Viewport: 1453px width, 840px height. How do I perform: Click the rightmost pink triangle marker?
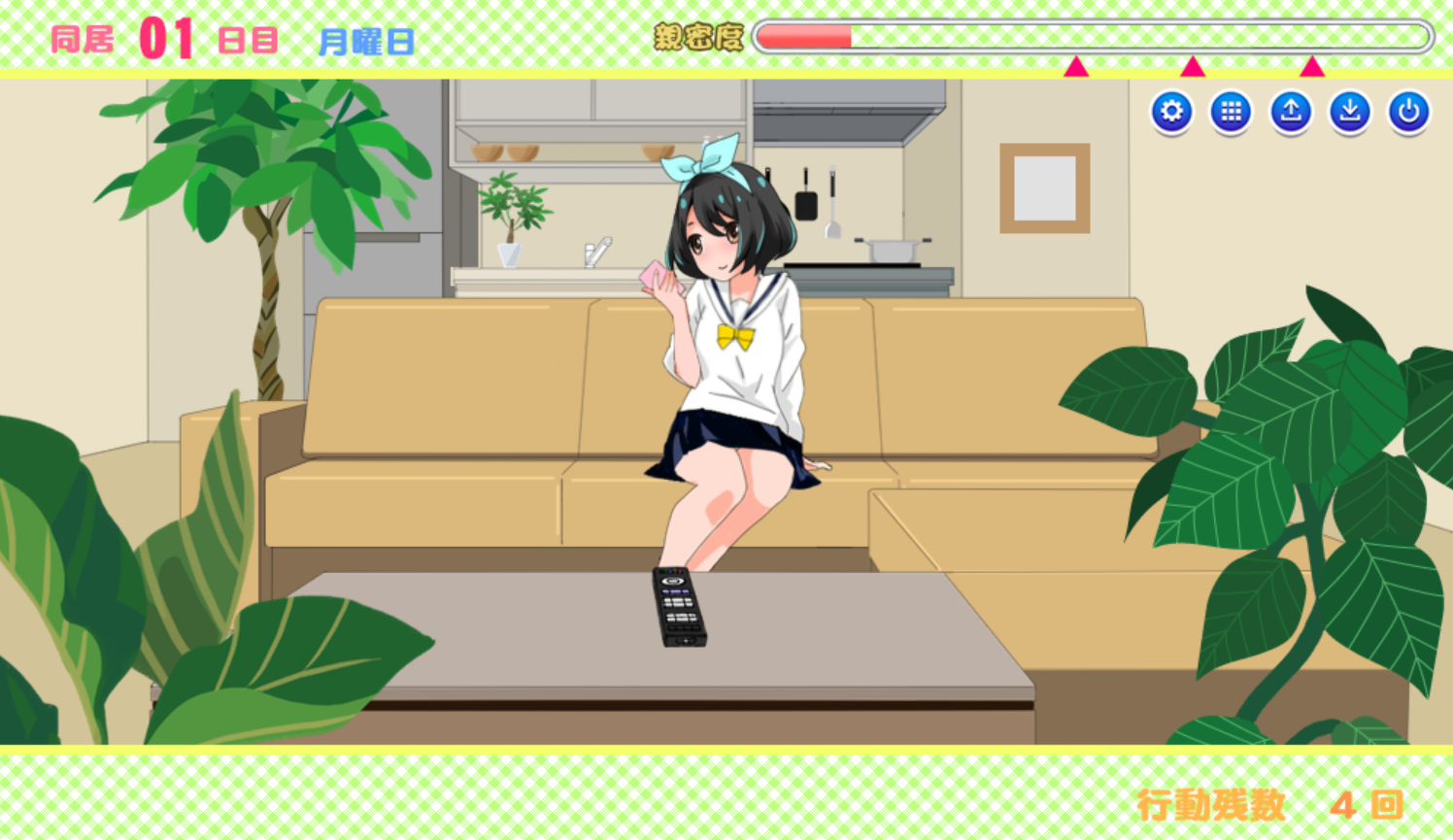[1312, 67]
